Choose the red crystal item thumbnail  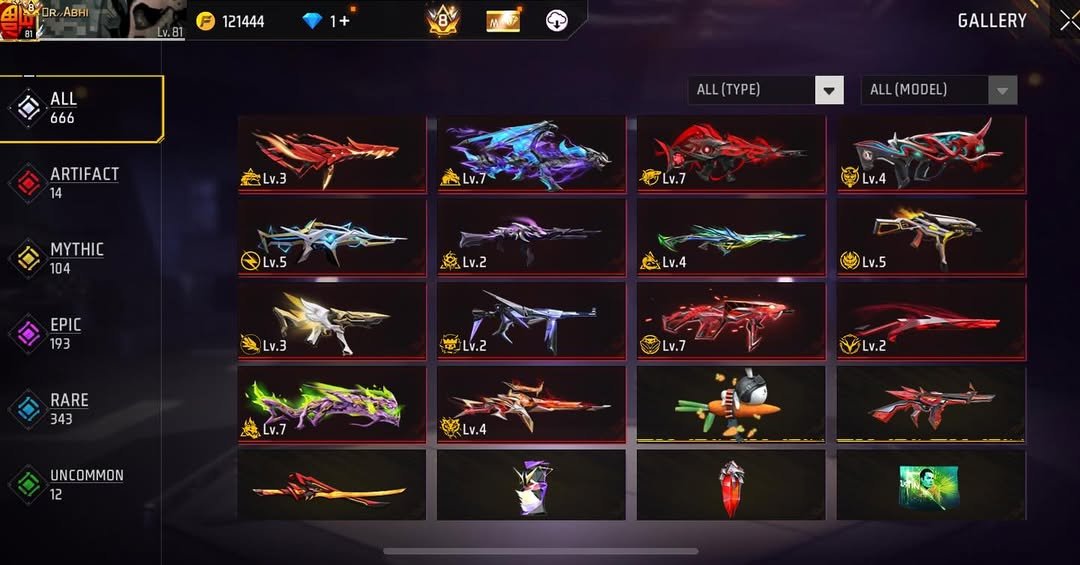(x=731, y=484)
